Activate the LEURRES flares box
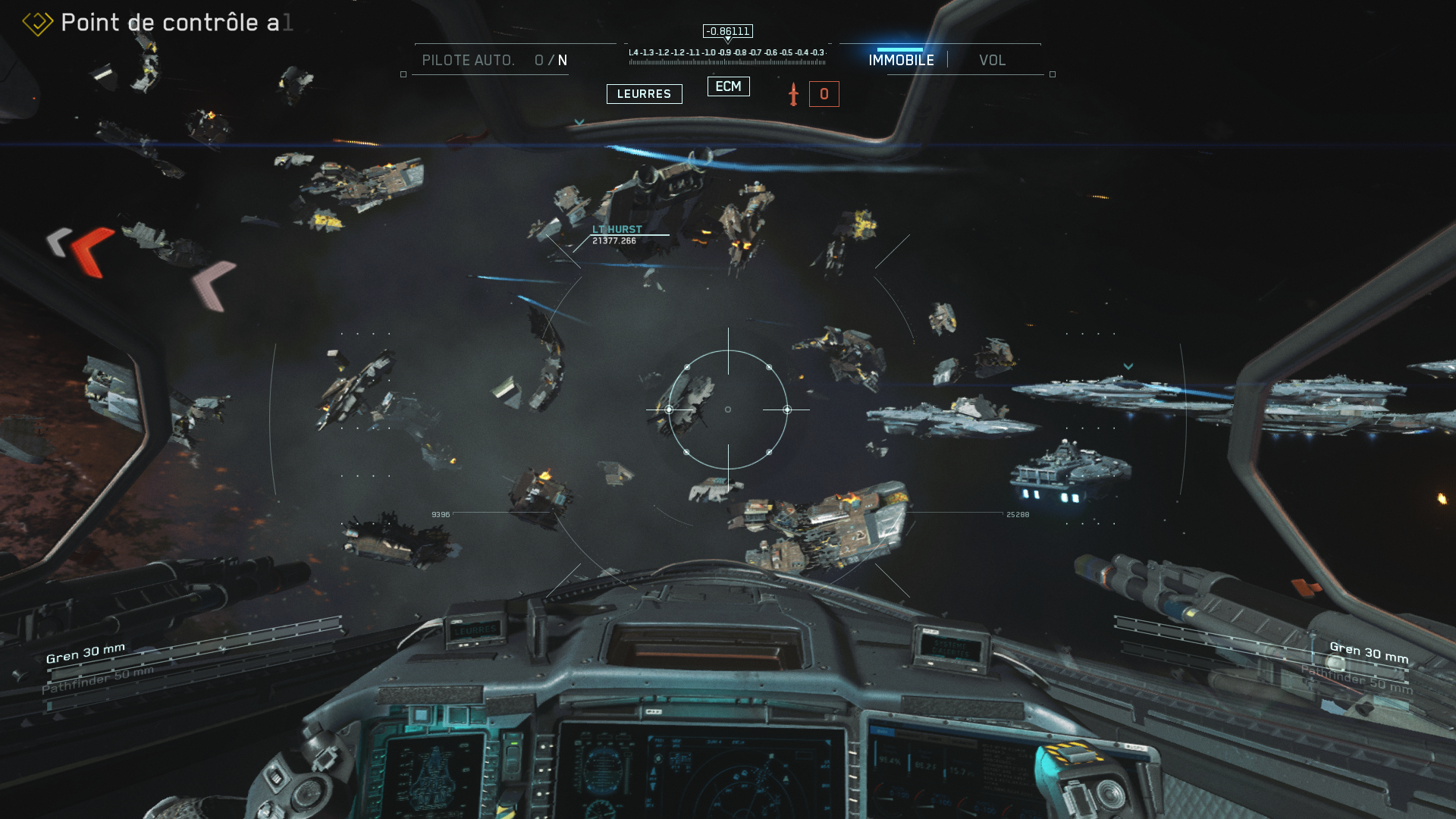This screenshot has height=819, width=1456. pos(644,94)
